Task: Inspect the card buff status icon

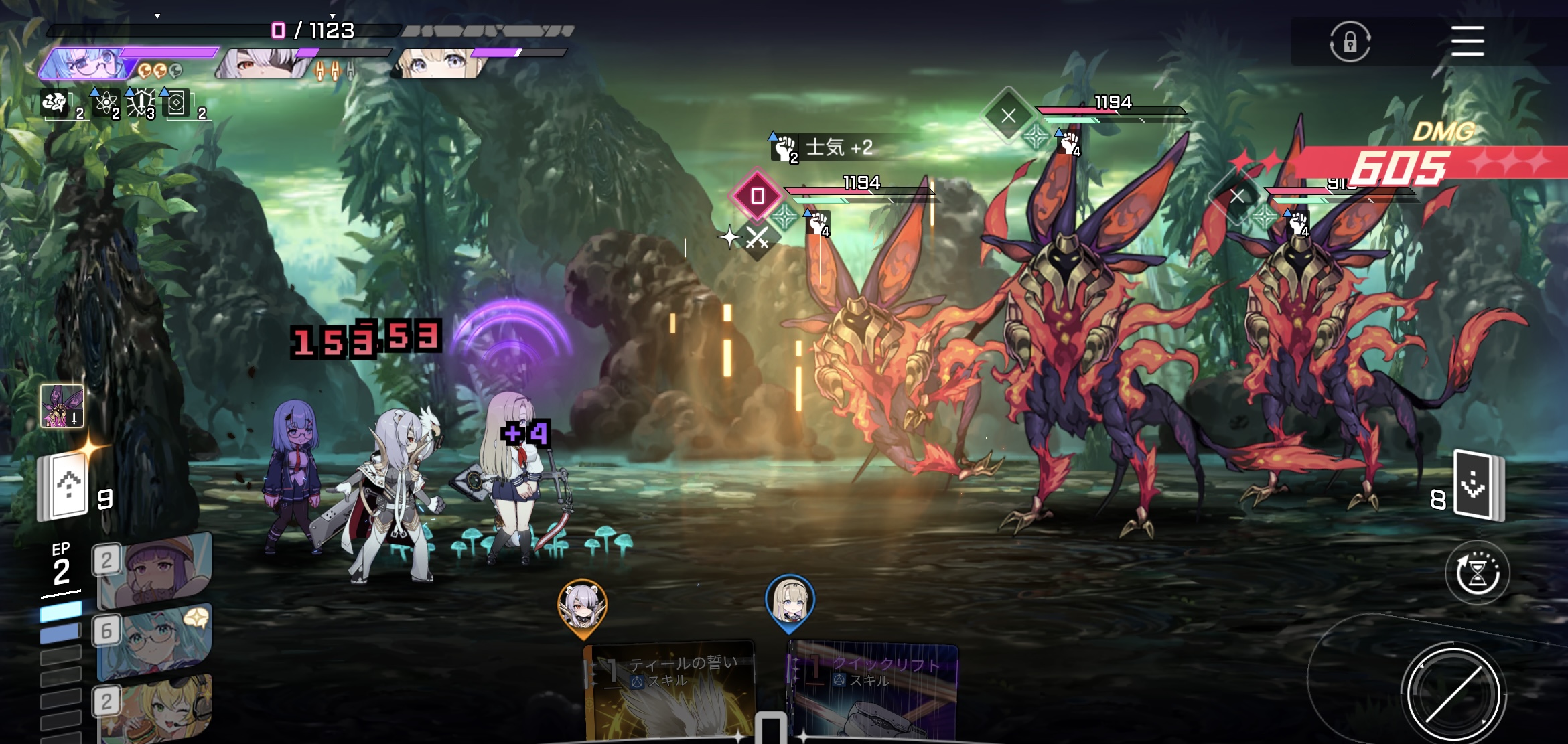Action: click(176, 103)
